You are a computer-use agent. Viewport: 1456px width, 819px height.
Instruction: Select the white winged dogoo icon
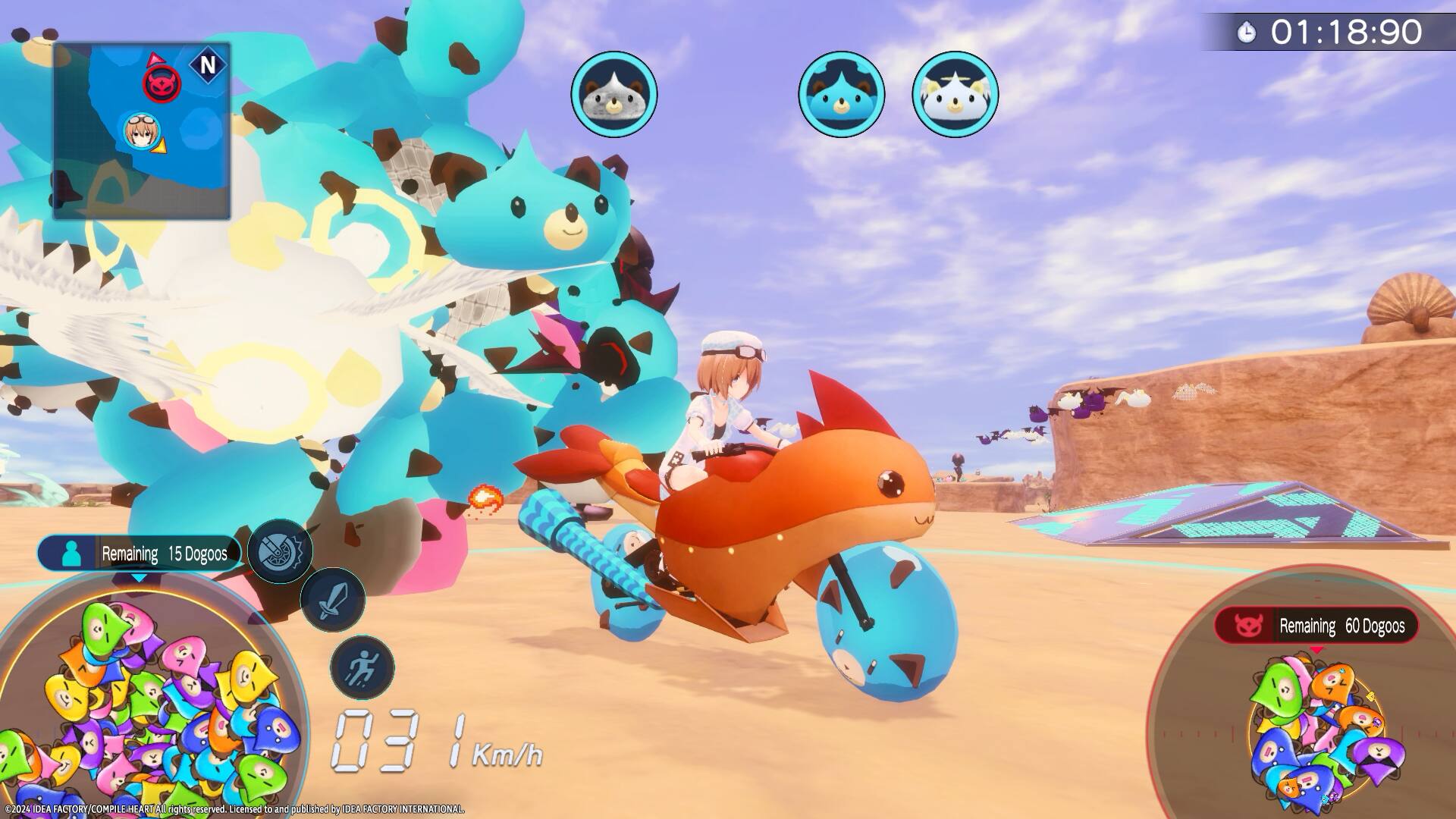coord(955,95)
